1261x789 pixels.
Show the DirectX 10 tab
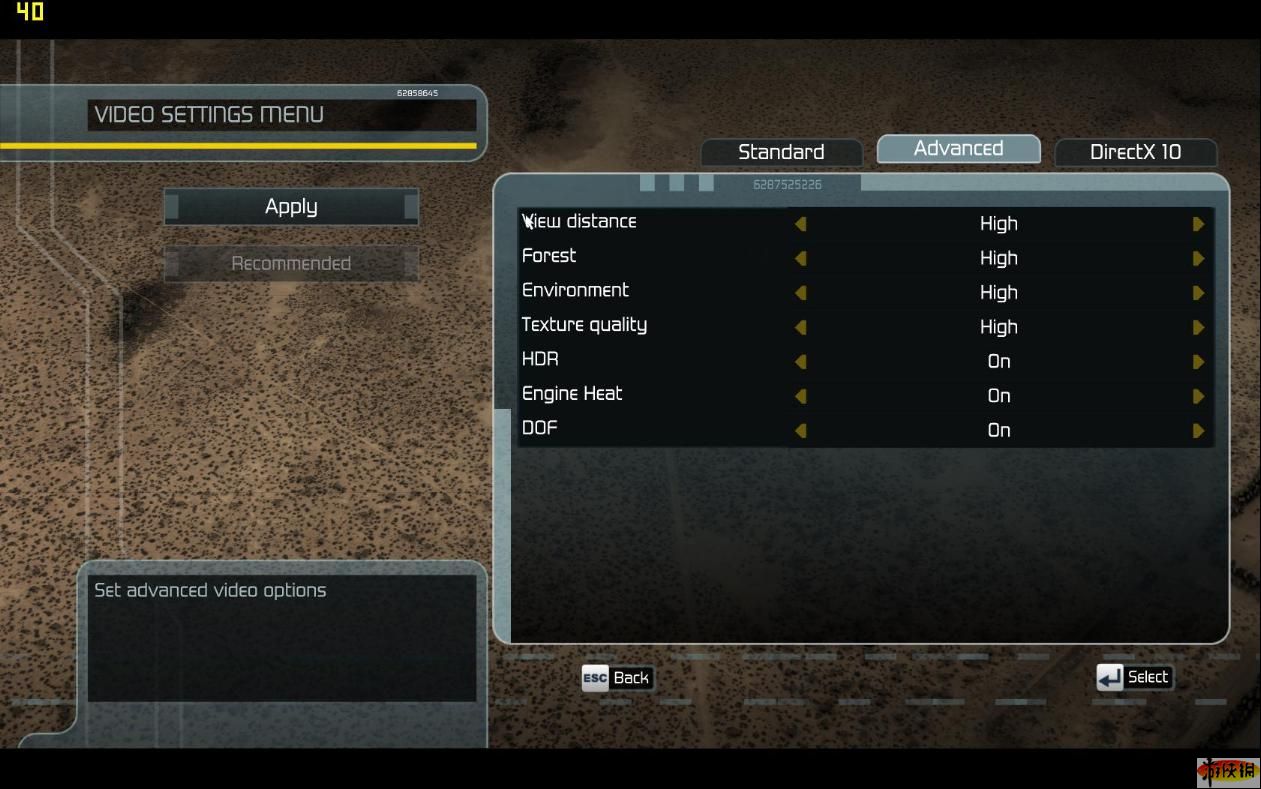click(1135, 152)
